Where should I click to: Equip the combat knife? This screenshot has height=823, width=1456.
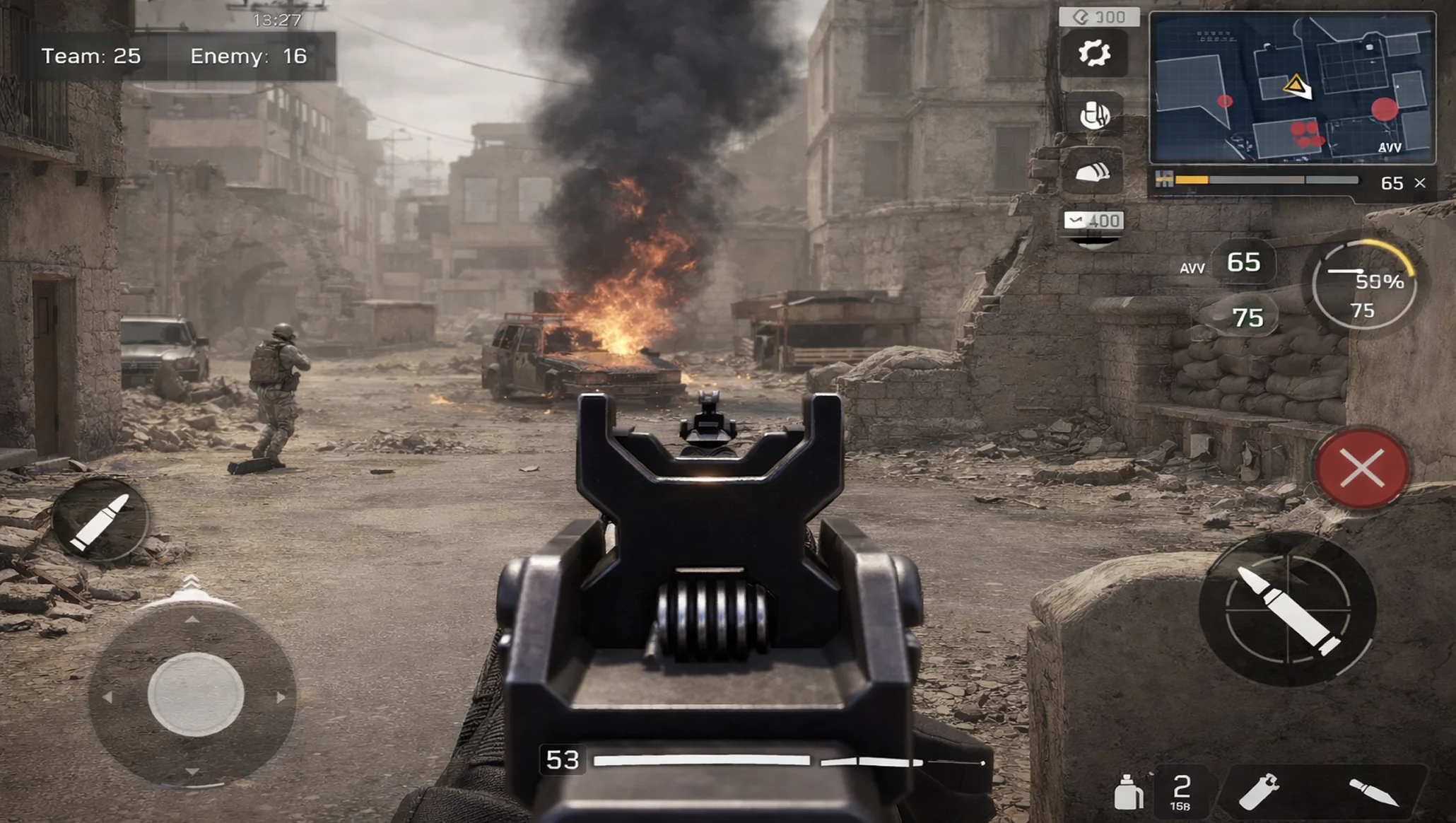click(1373, 792)
